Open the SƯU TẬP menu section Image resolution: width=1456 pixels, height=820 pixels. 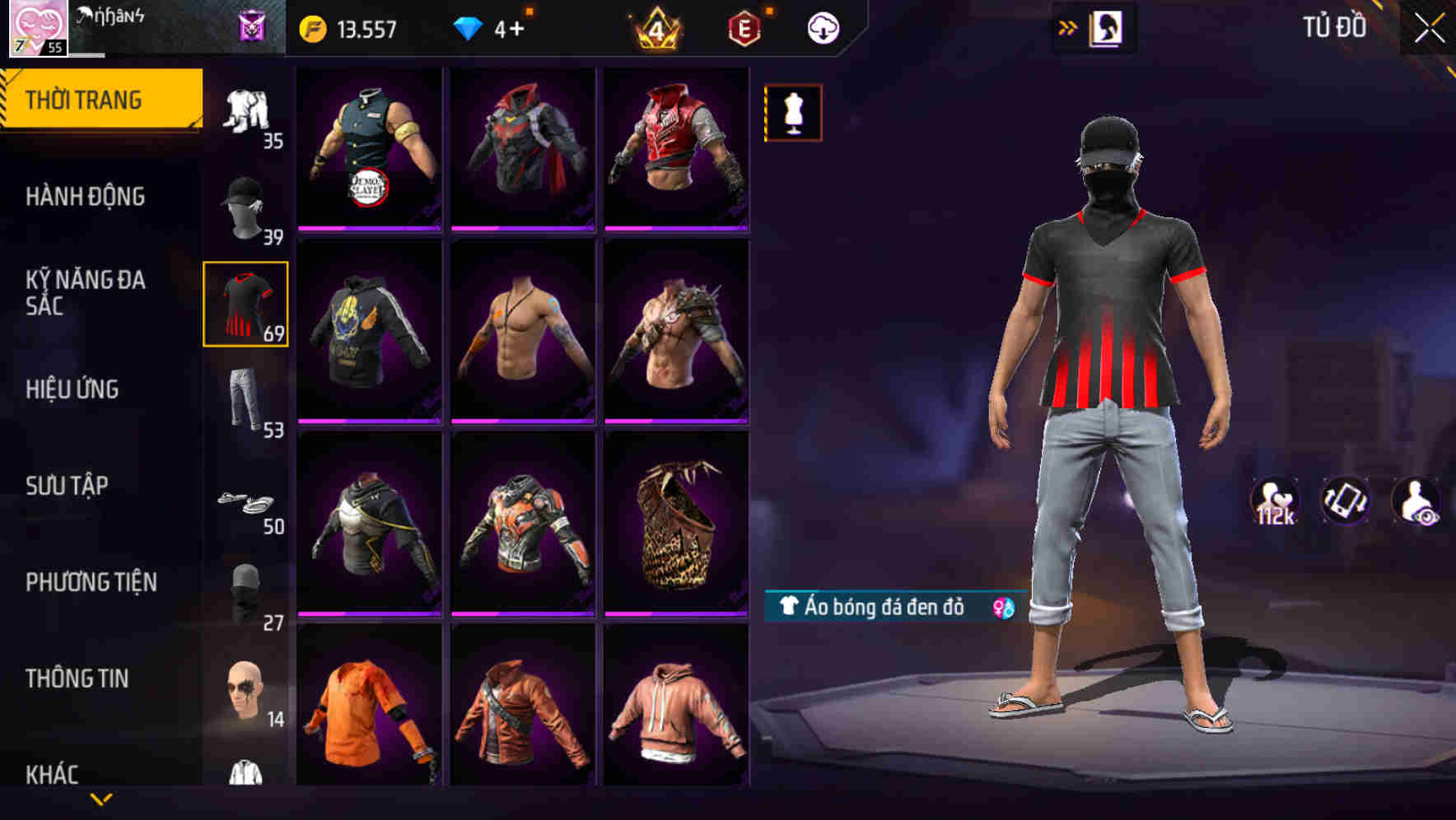(68, 487)
